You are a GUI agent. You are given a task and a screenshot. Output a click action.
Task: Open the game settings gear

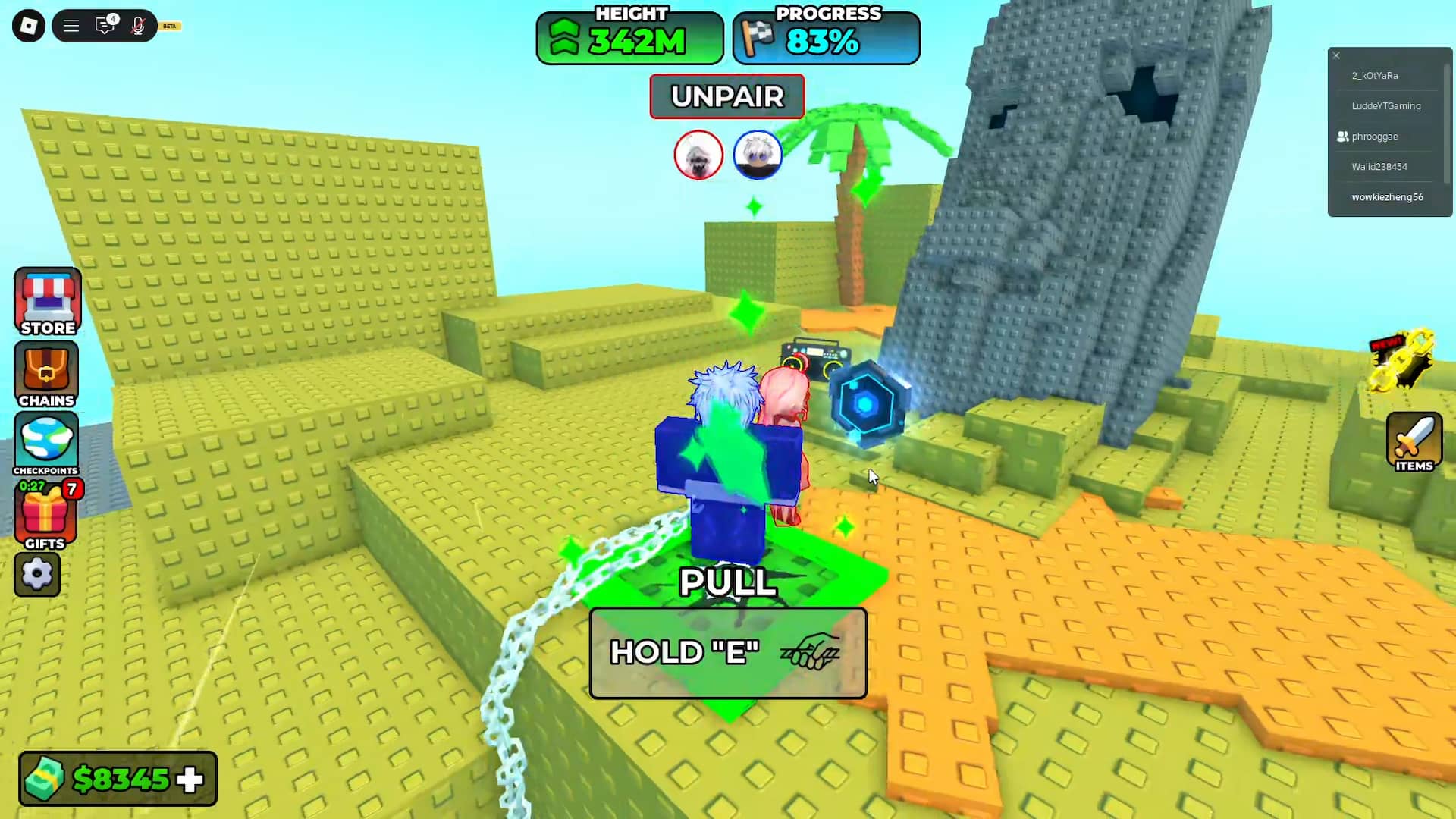point(36,574)
